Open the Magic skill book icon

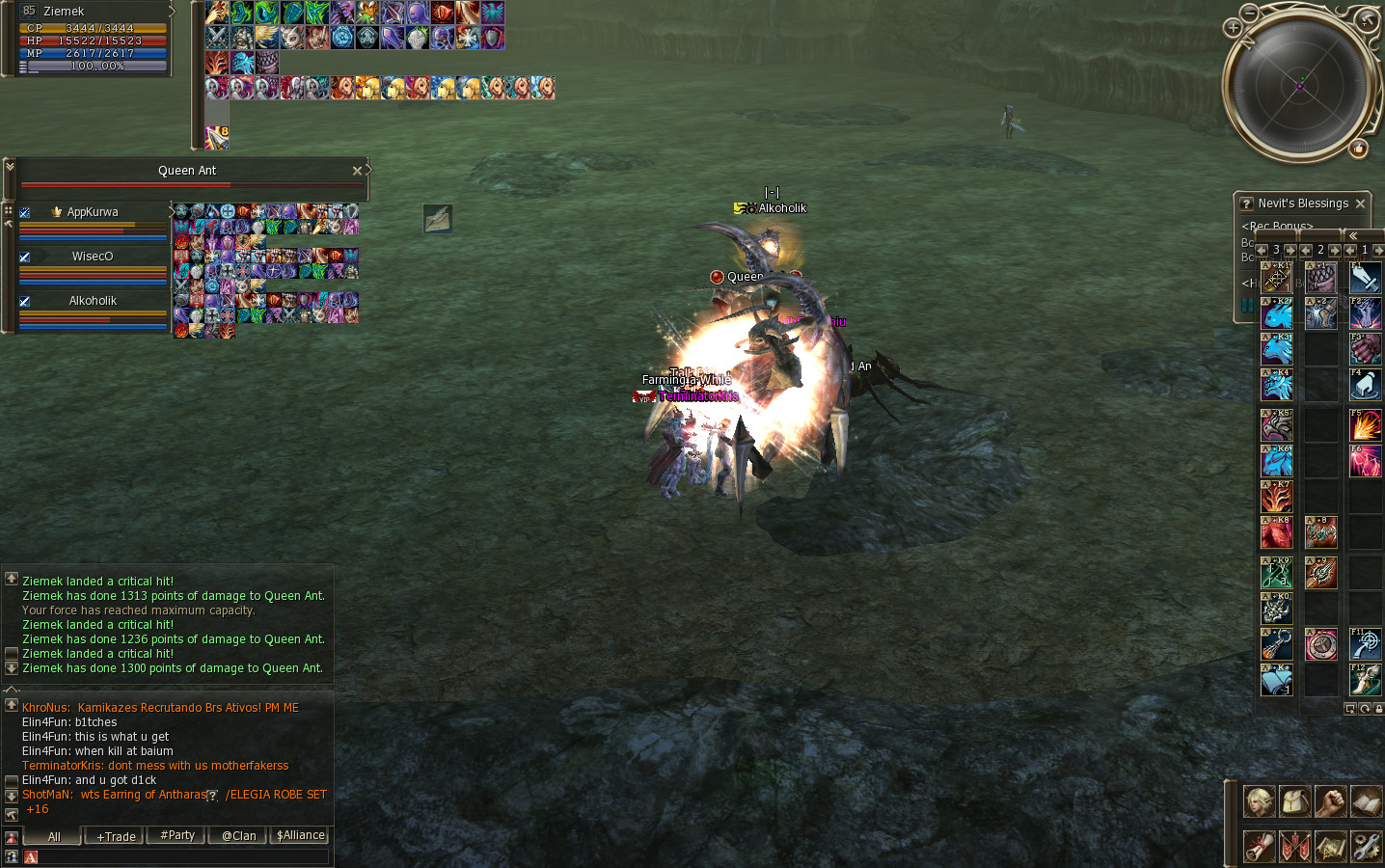[x=1368, y=801]
